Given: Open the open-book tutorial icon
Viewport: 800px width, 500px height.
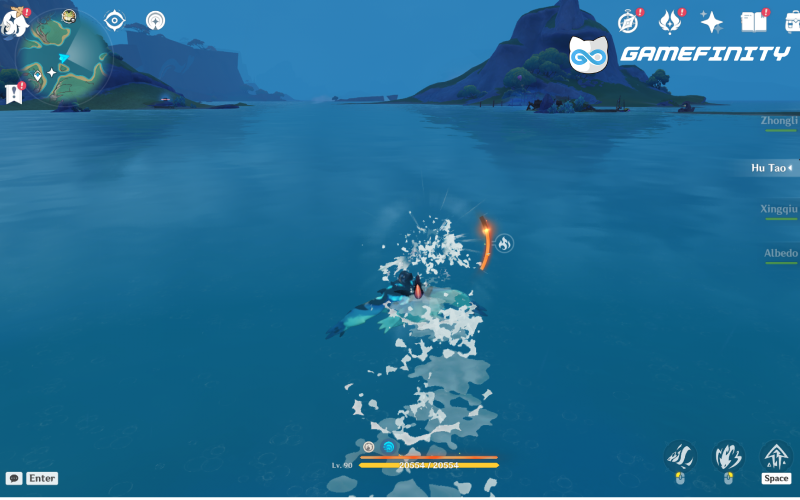Looking at the screenshot, I should (753, 22).
